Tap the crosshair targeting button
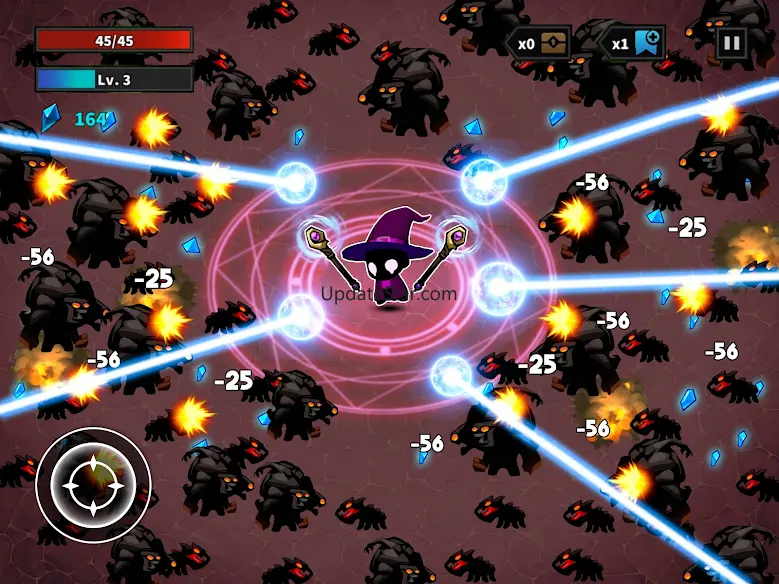The height and width of the screenshot is (584, 779). point(93,485)
